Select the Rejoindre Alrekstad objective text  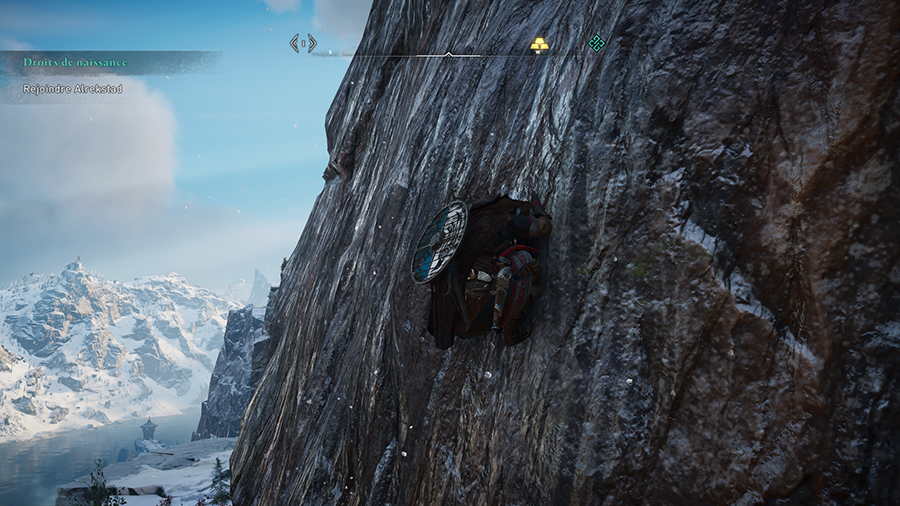73,89
